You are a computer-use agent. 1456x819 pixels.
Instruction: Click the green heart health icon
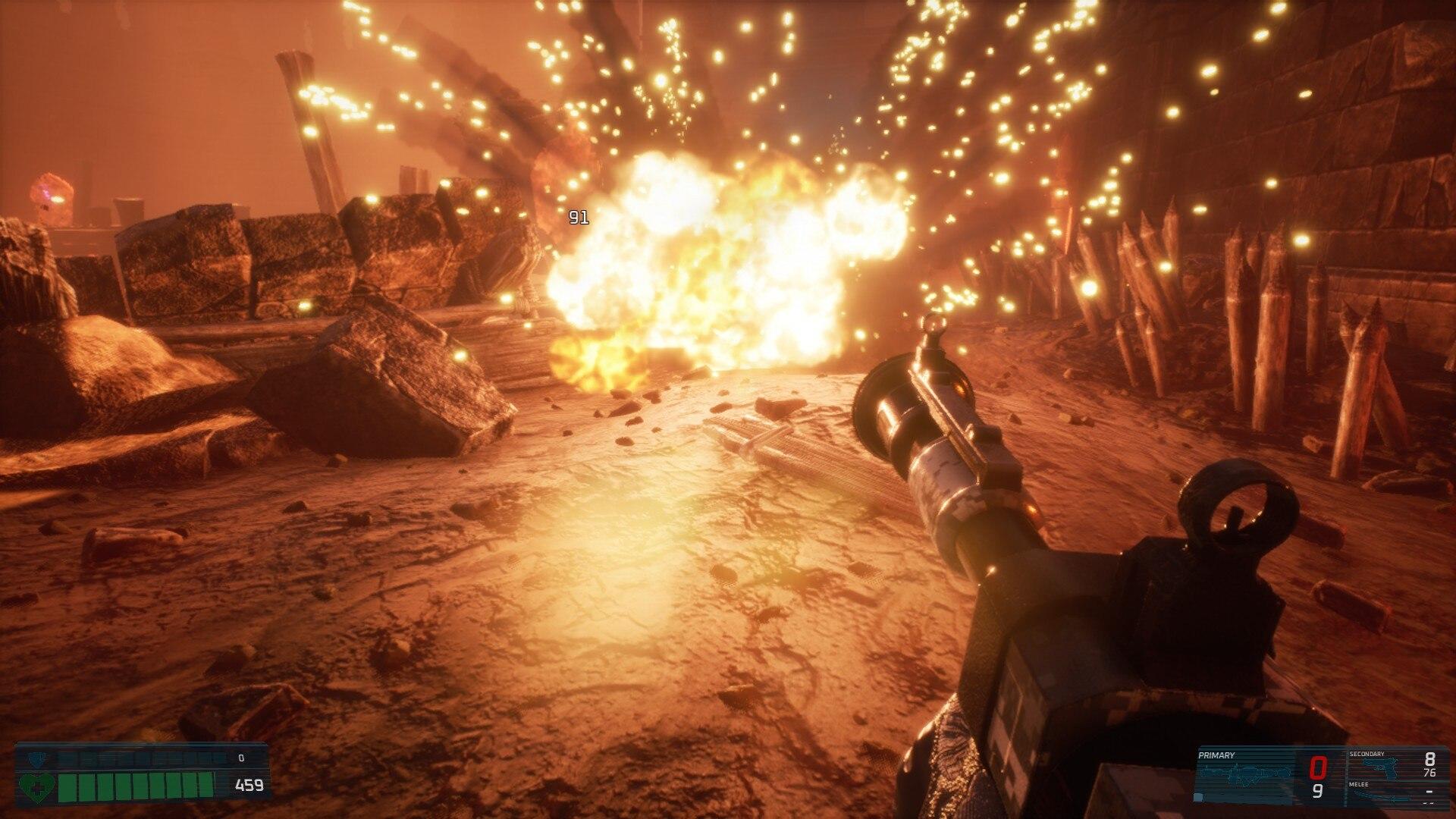click(36, 785)
